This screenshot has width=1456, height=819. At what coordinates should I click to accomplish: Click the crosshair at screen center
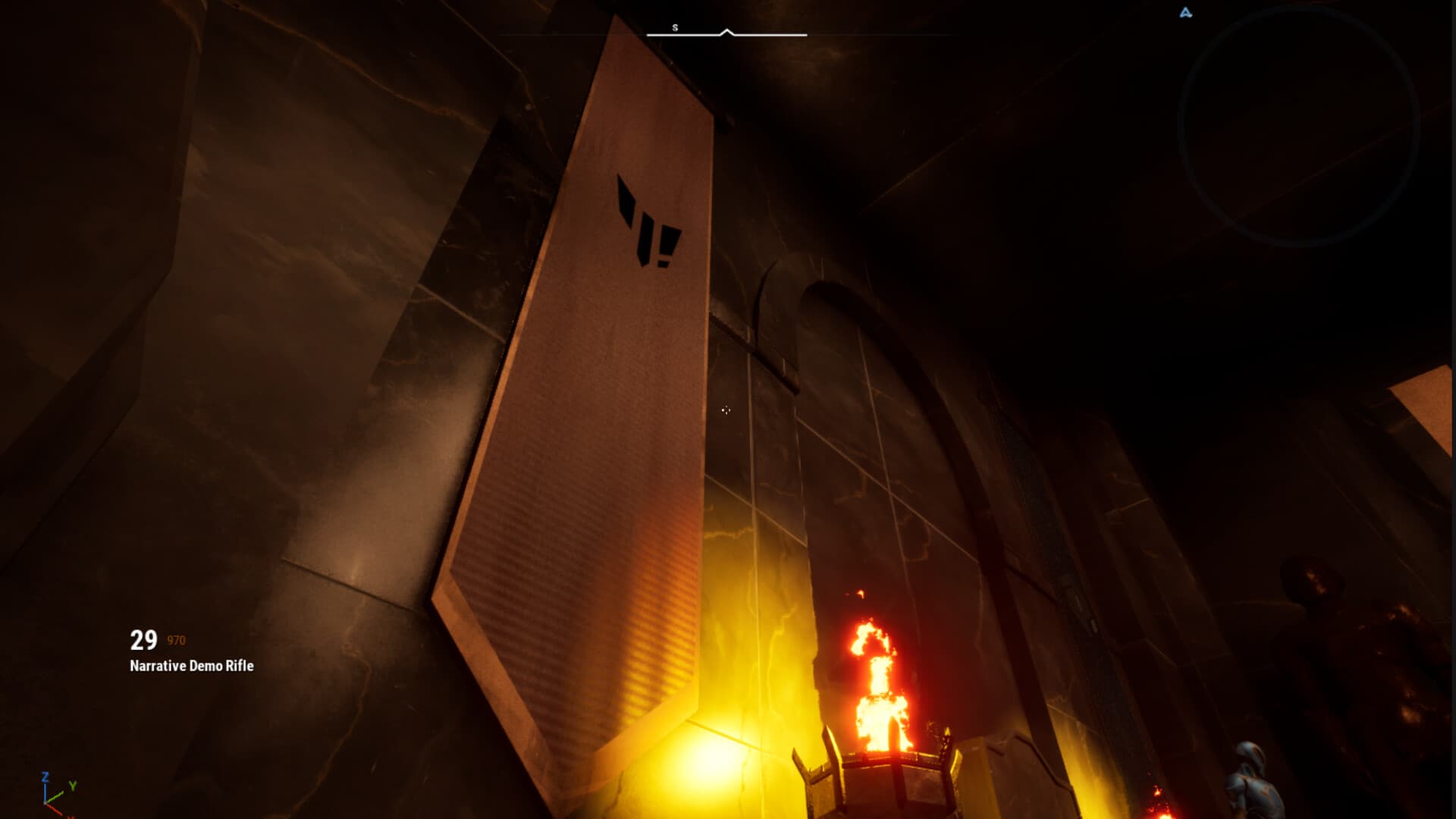[x=726, y=409]
